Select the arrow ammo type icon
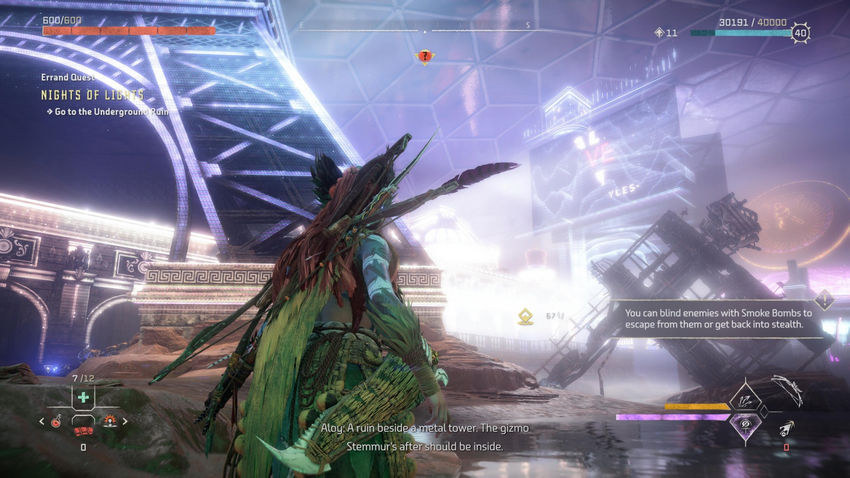The image size is (850, 478). (785, 426)
